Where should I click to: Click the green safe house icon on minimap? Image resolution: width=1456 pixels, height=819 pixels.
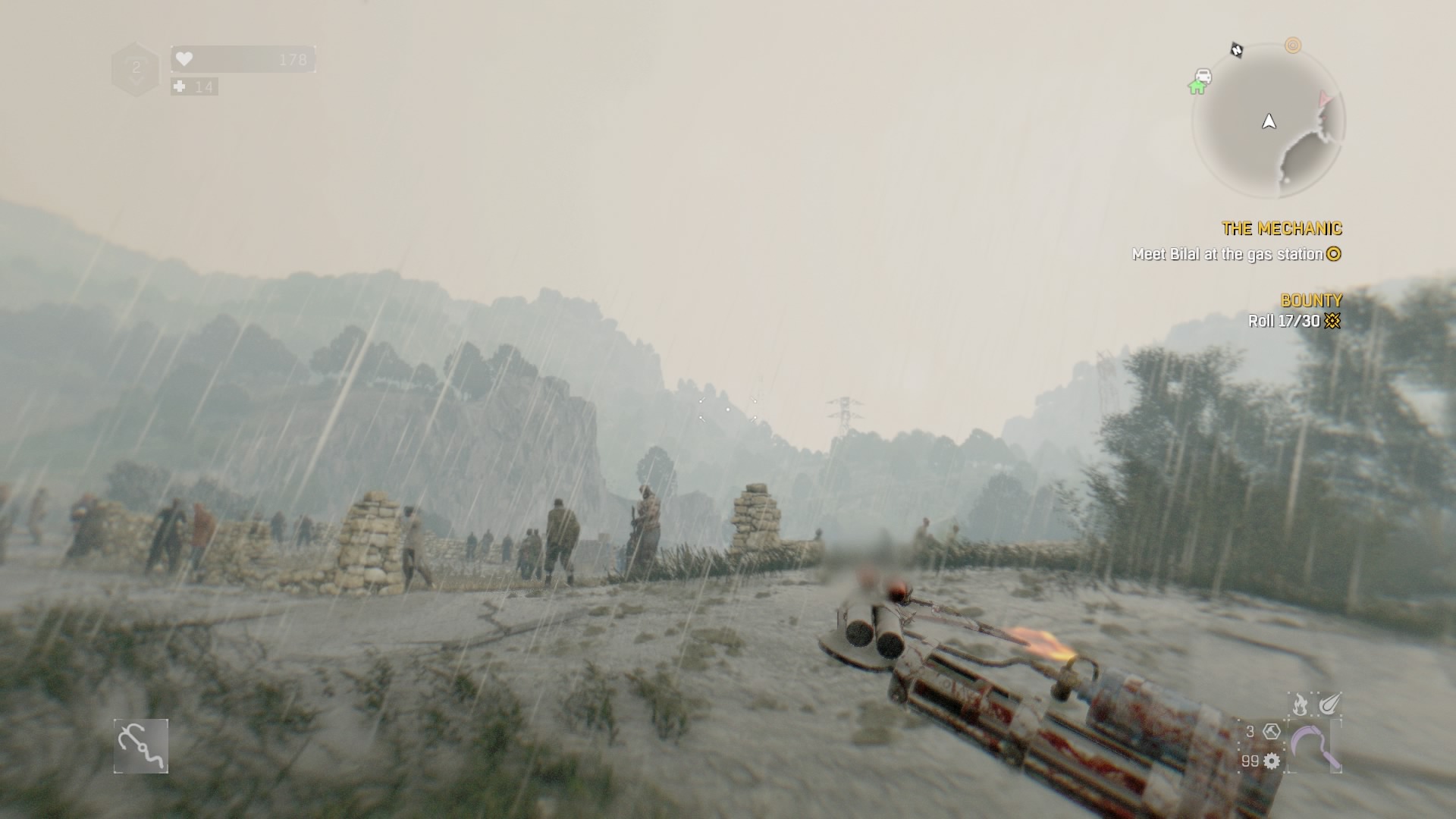[1197, 86]
